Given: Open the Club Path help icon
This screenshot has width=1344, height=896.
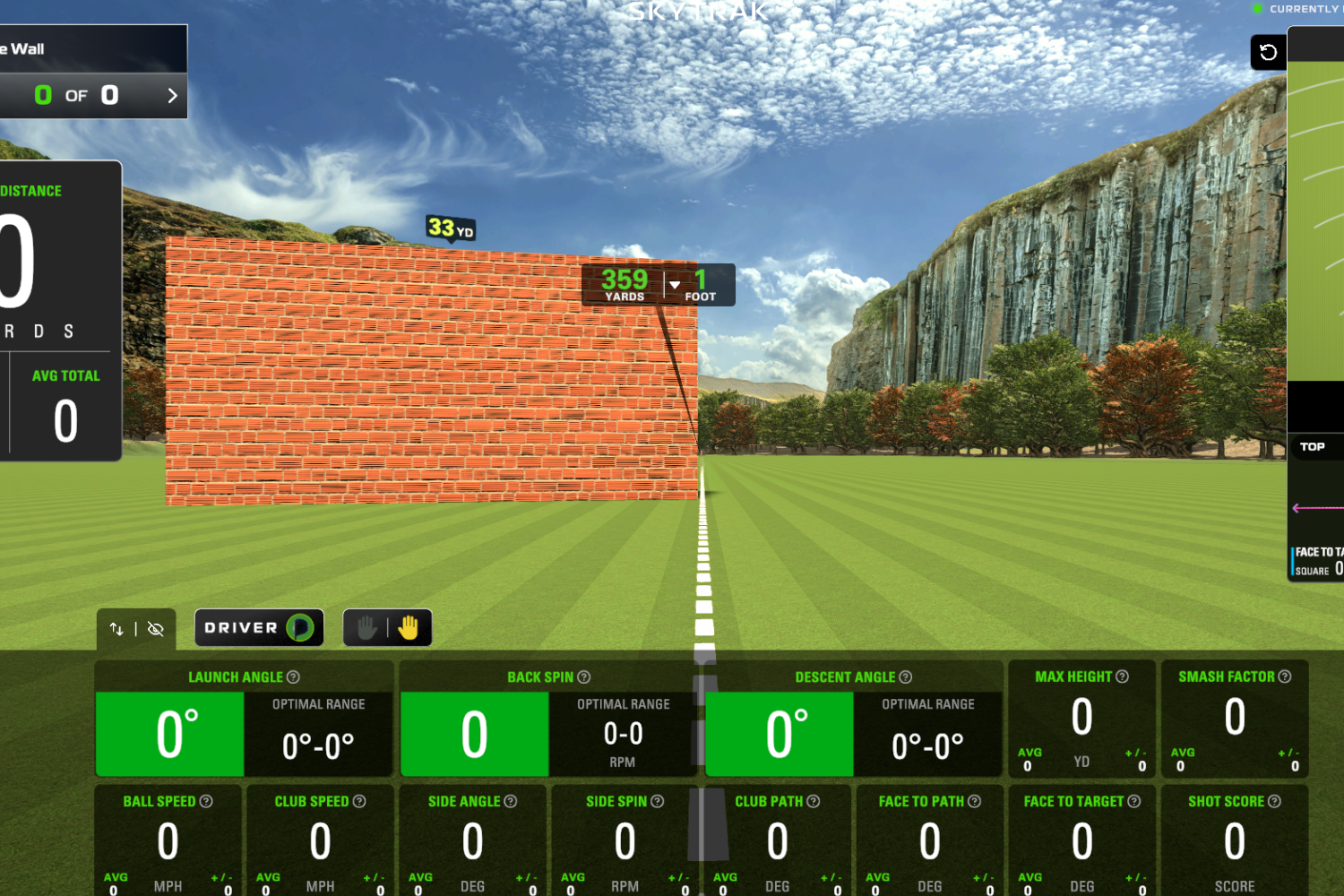Looking at the screenshot, I should pos(811,801).
